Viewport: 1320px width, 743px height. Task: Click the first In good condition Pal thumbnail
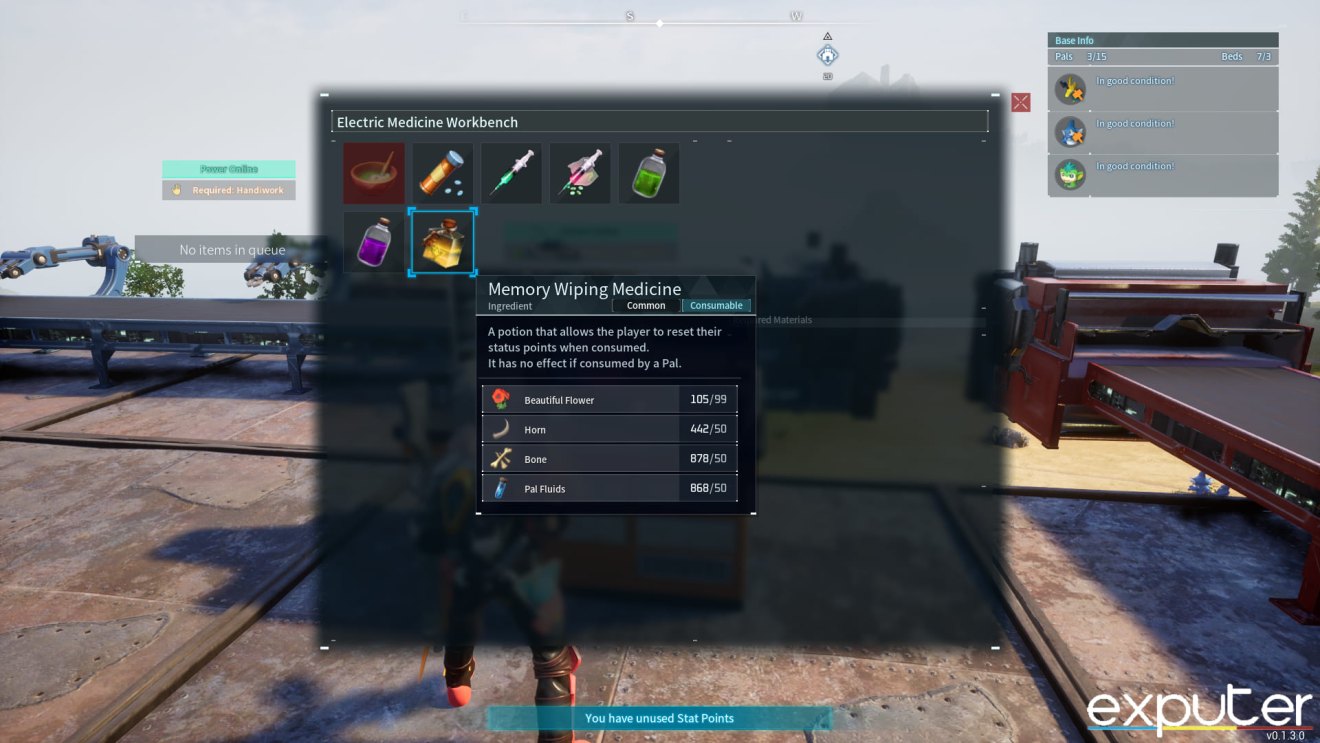pos(1070,89)
